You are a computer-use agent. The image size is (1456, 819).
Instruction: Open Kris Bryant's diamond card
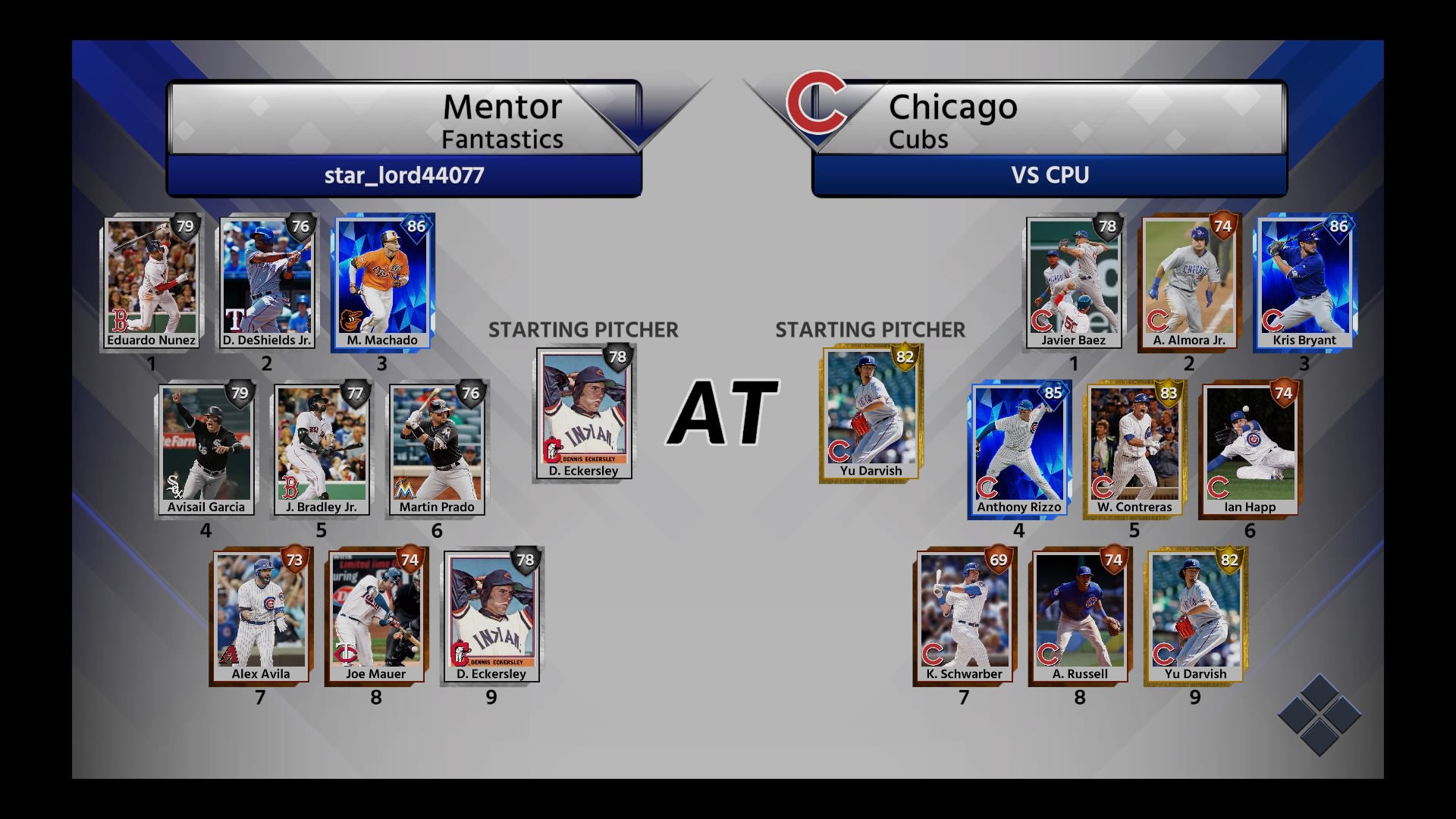coord(1304,283)
